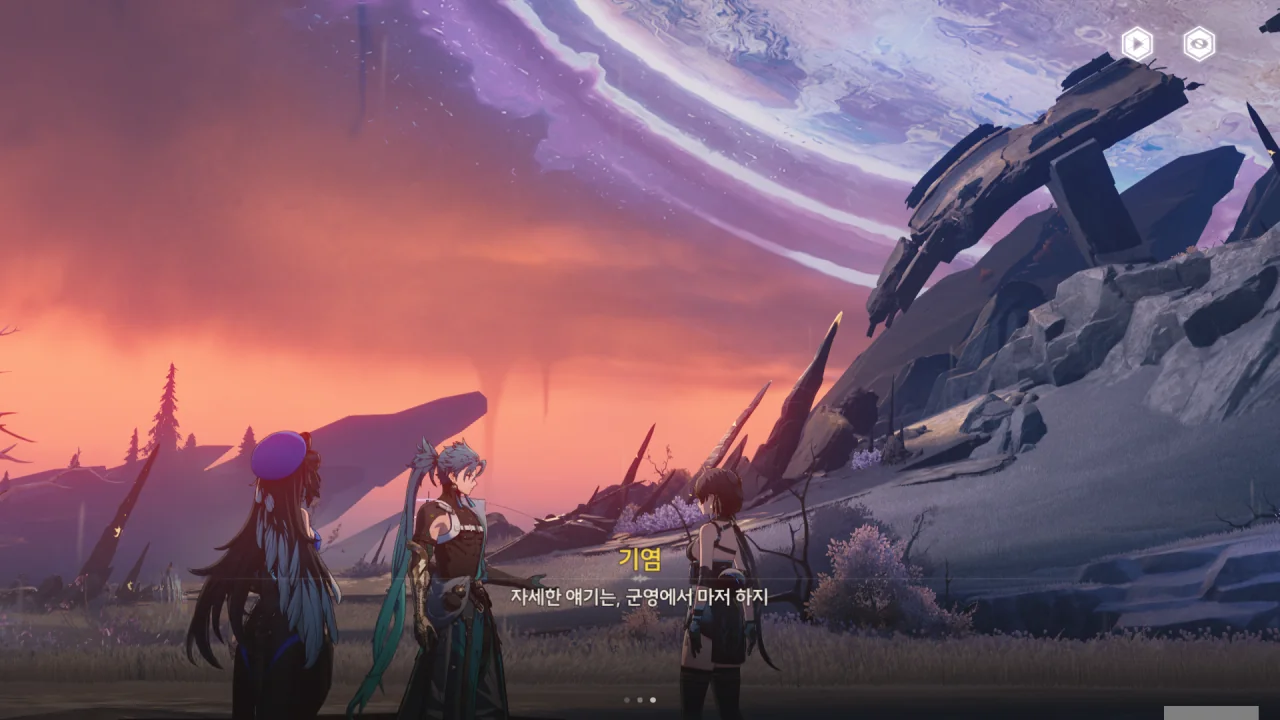Hide the dialogue interface using the eye icon
Screen dimensions: 1280x720
click(1199, 44)
